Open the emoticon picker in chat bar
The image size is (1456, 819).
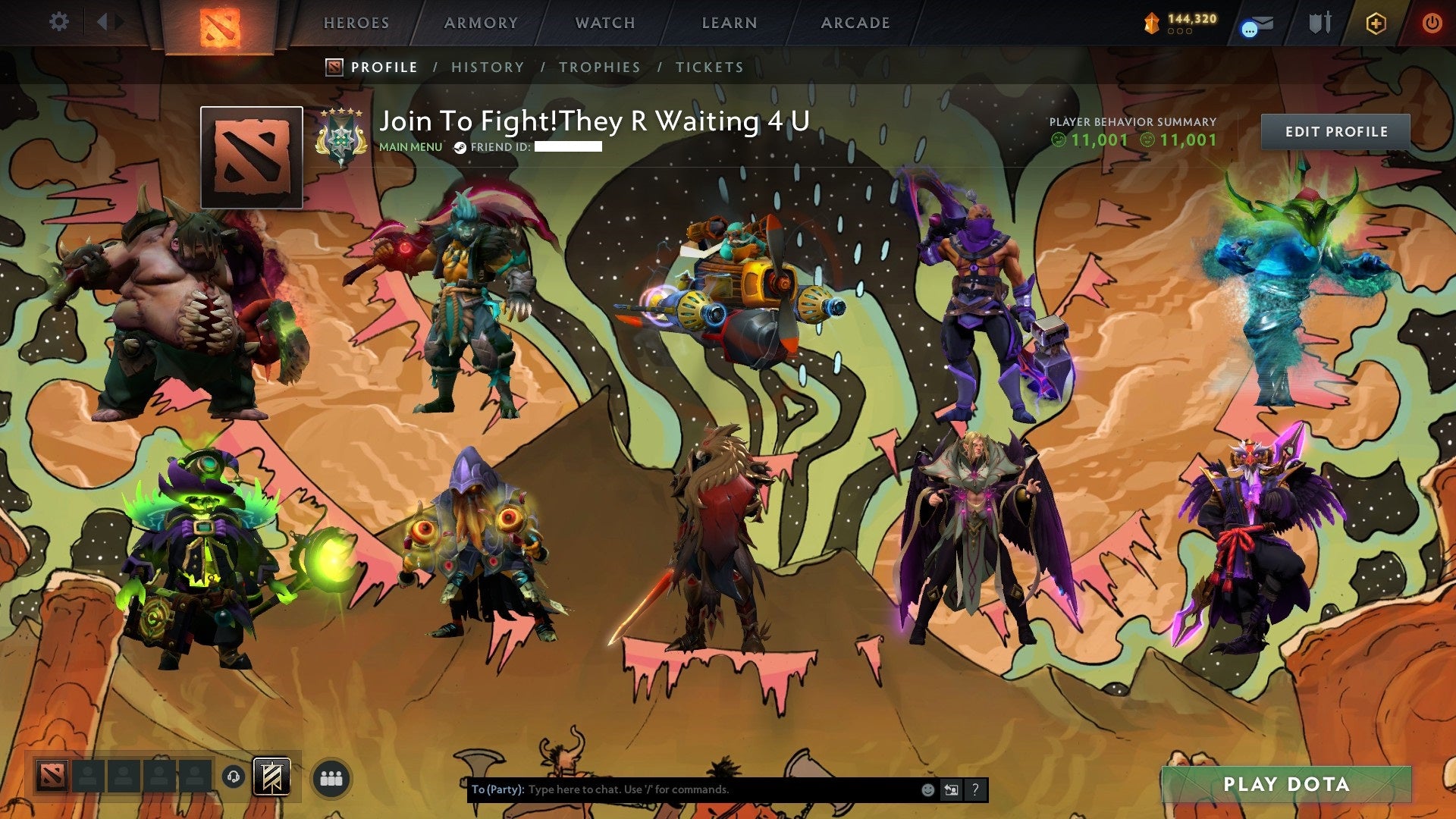coord(928,789)
